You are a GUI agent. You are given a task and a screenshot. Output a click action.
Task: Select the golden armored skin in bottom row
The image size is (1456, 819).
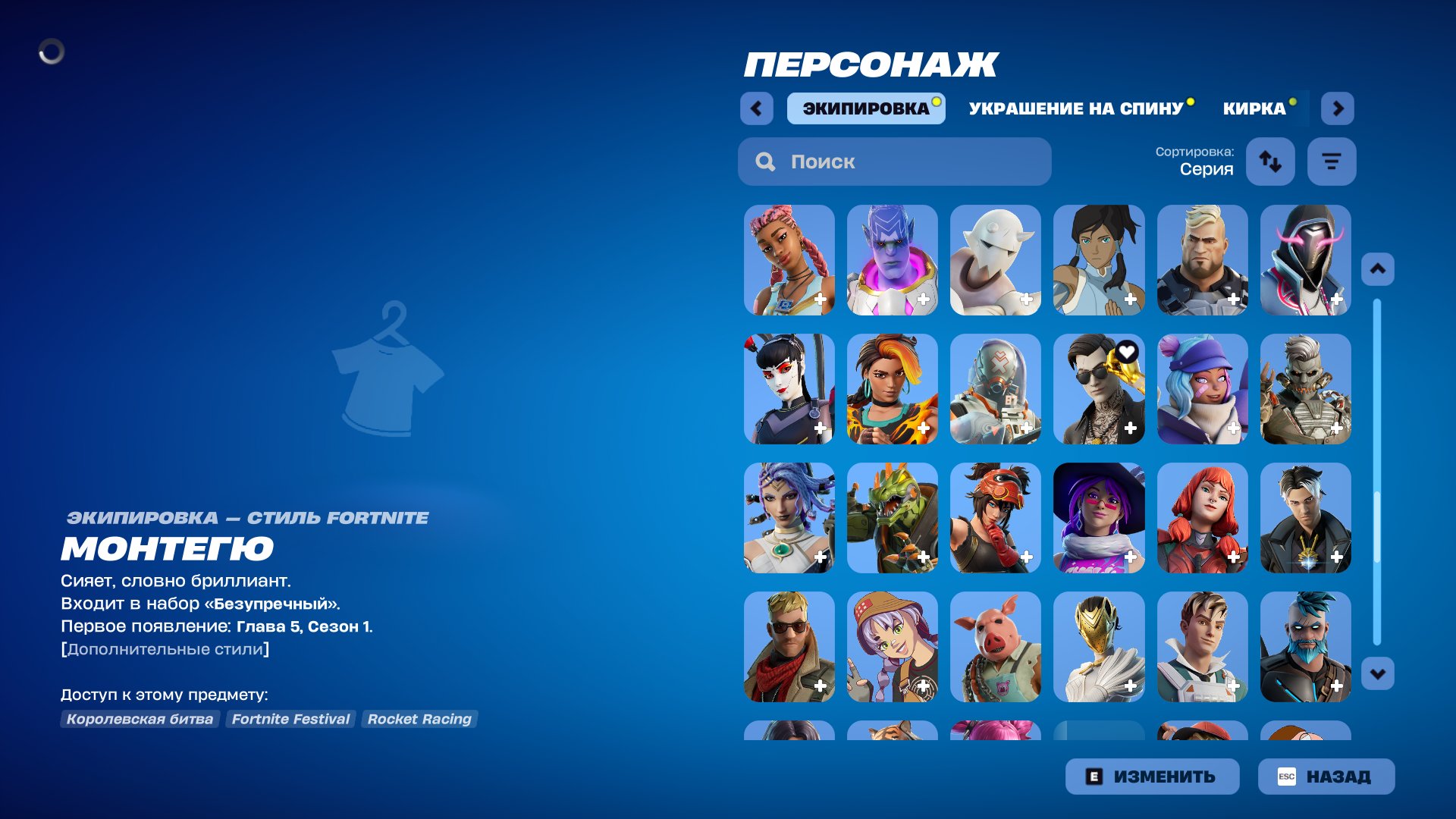1100,648
